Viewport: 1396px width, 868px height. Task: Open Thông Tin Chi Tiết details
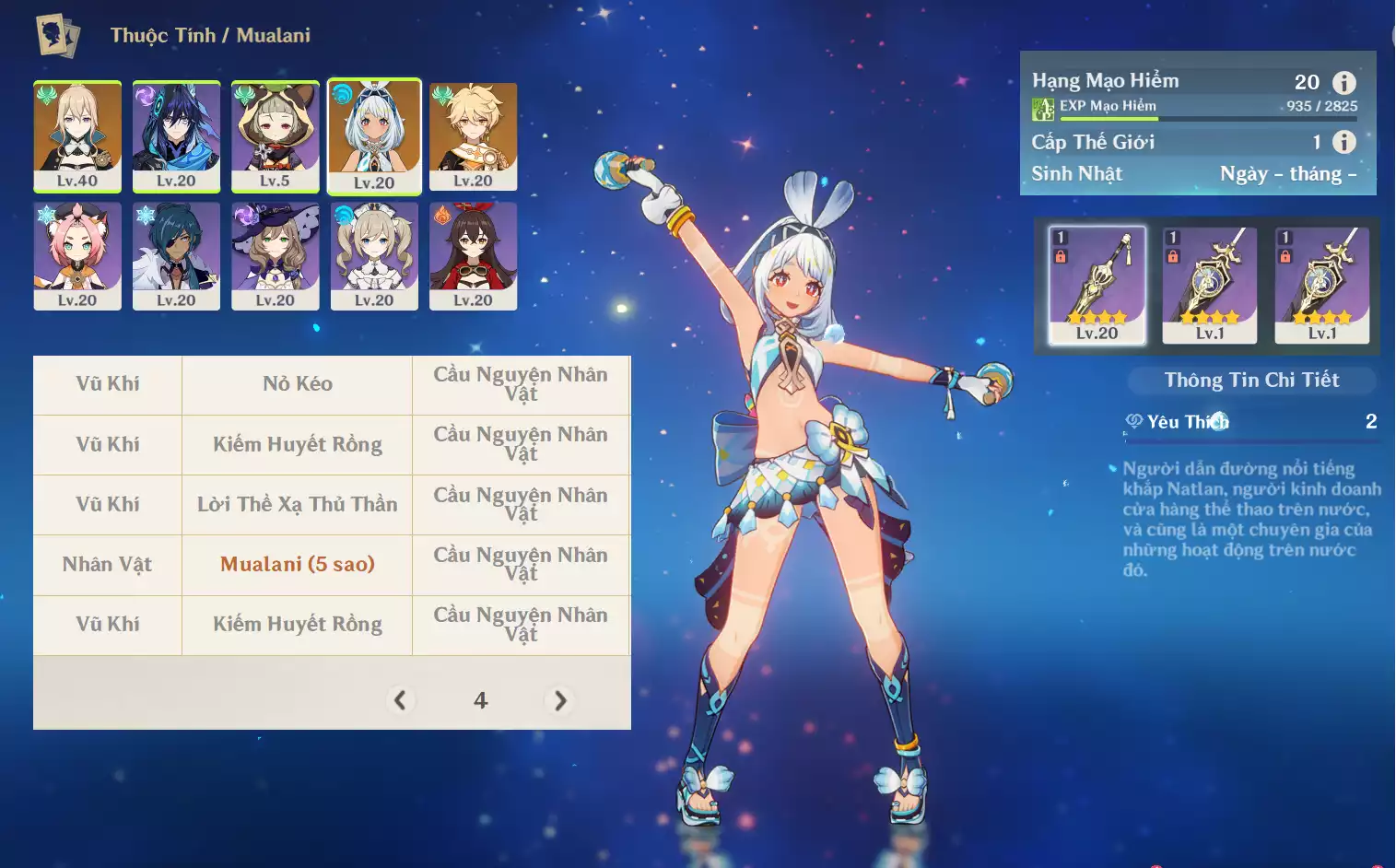(1251, 381)
